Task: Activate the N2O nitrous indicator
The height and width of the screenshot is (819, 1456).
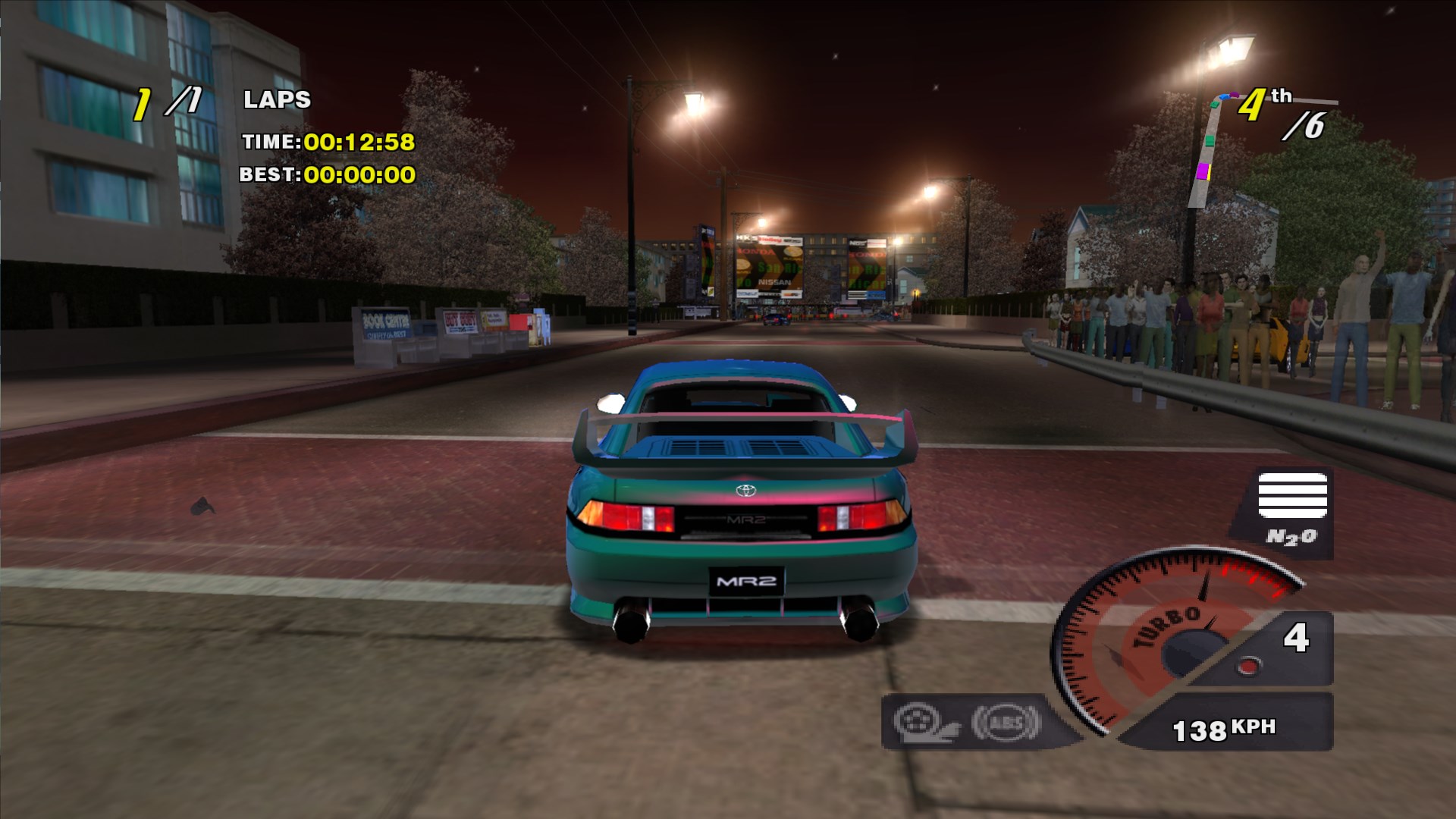Action: [1291, 510]
